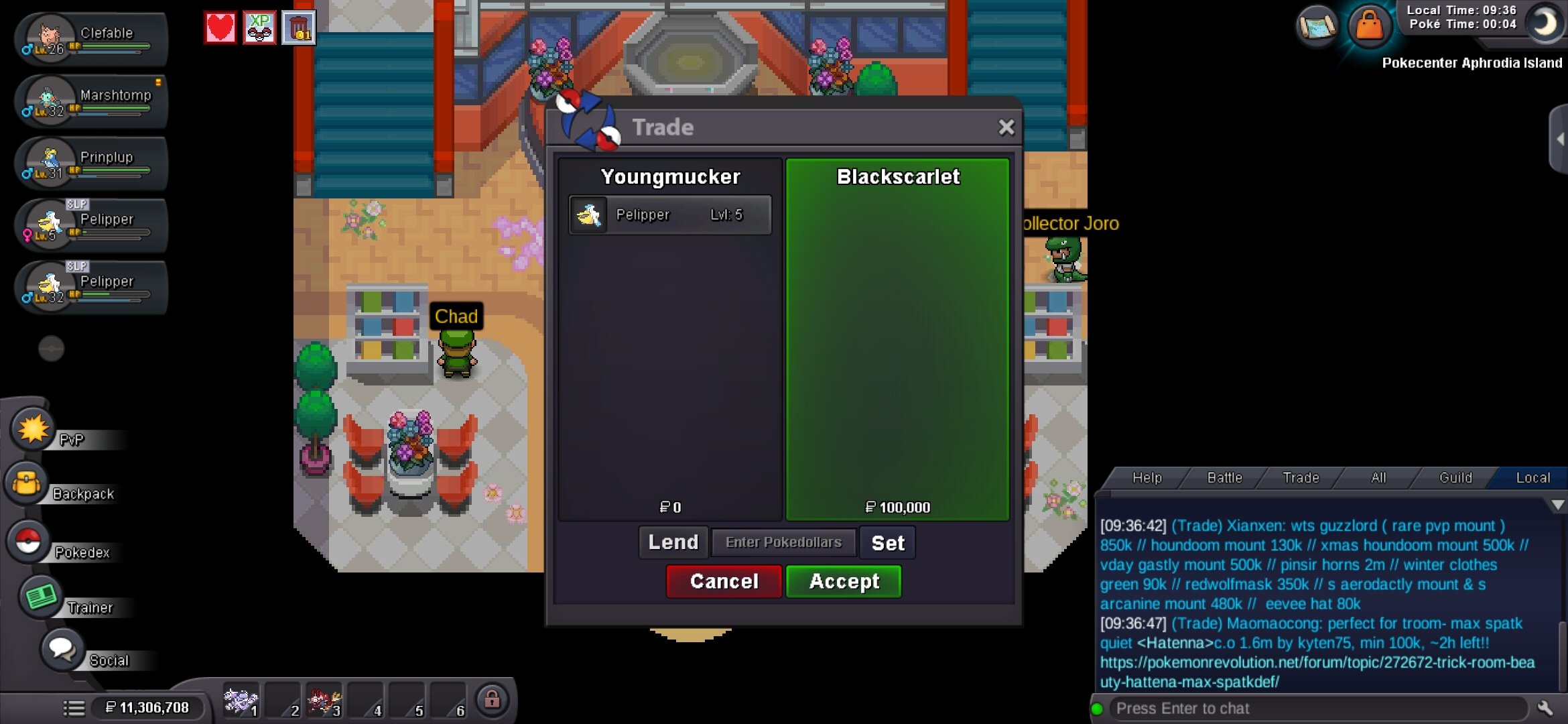Close the Trade window
1568x724 pixels.
[x=1006, y=127]
